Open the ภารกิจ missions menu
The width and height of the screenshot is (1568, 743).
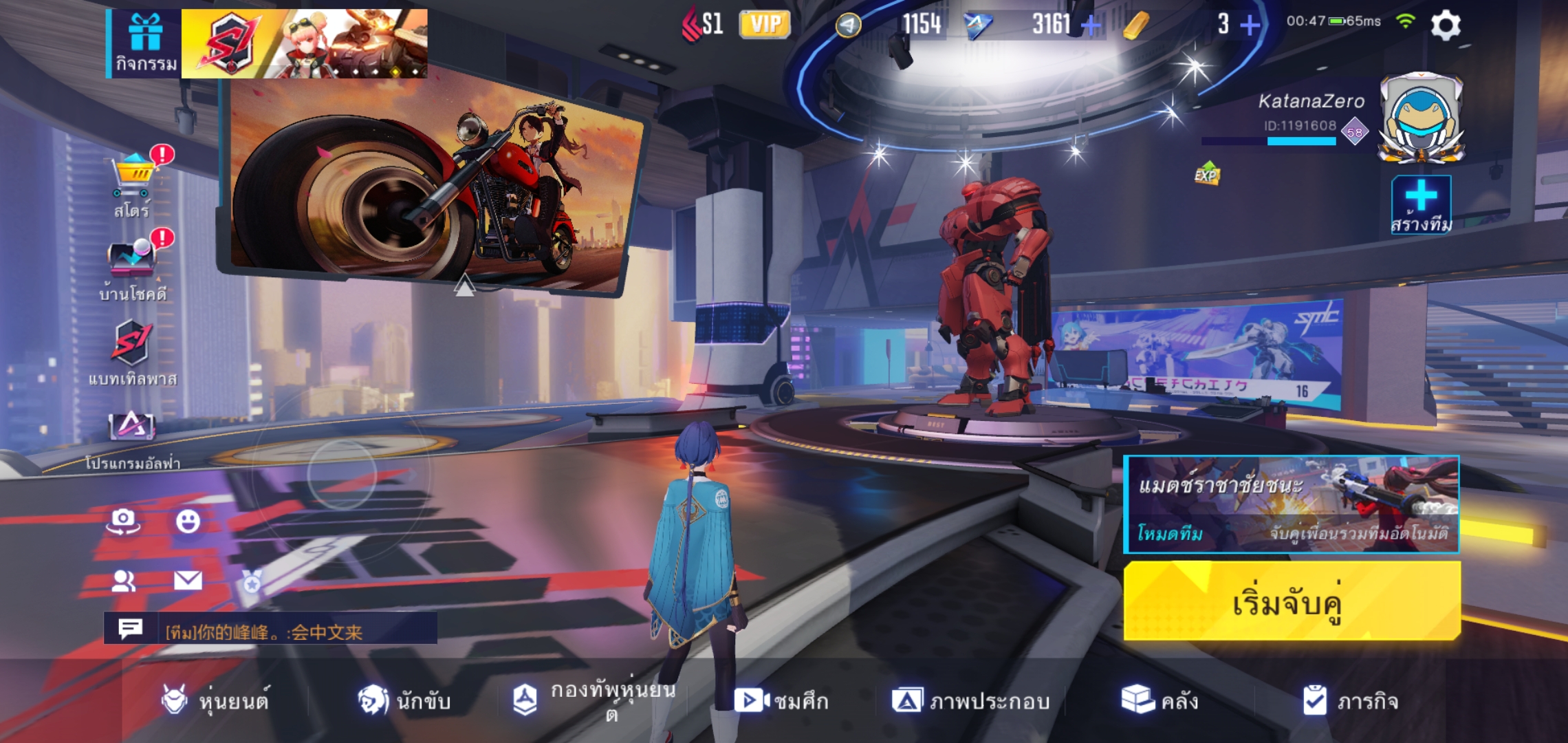(x=1350, y=701)
